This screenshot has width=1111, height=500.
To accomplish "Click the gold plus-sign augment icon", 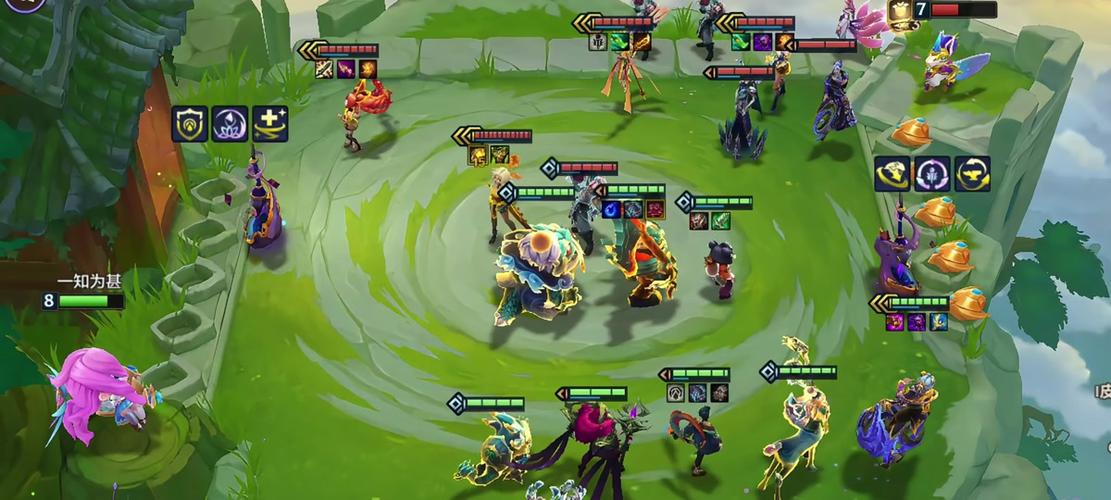I will [x=270, y=123].
